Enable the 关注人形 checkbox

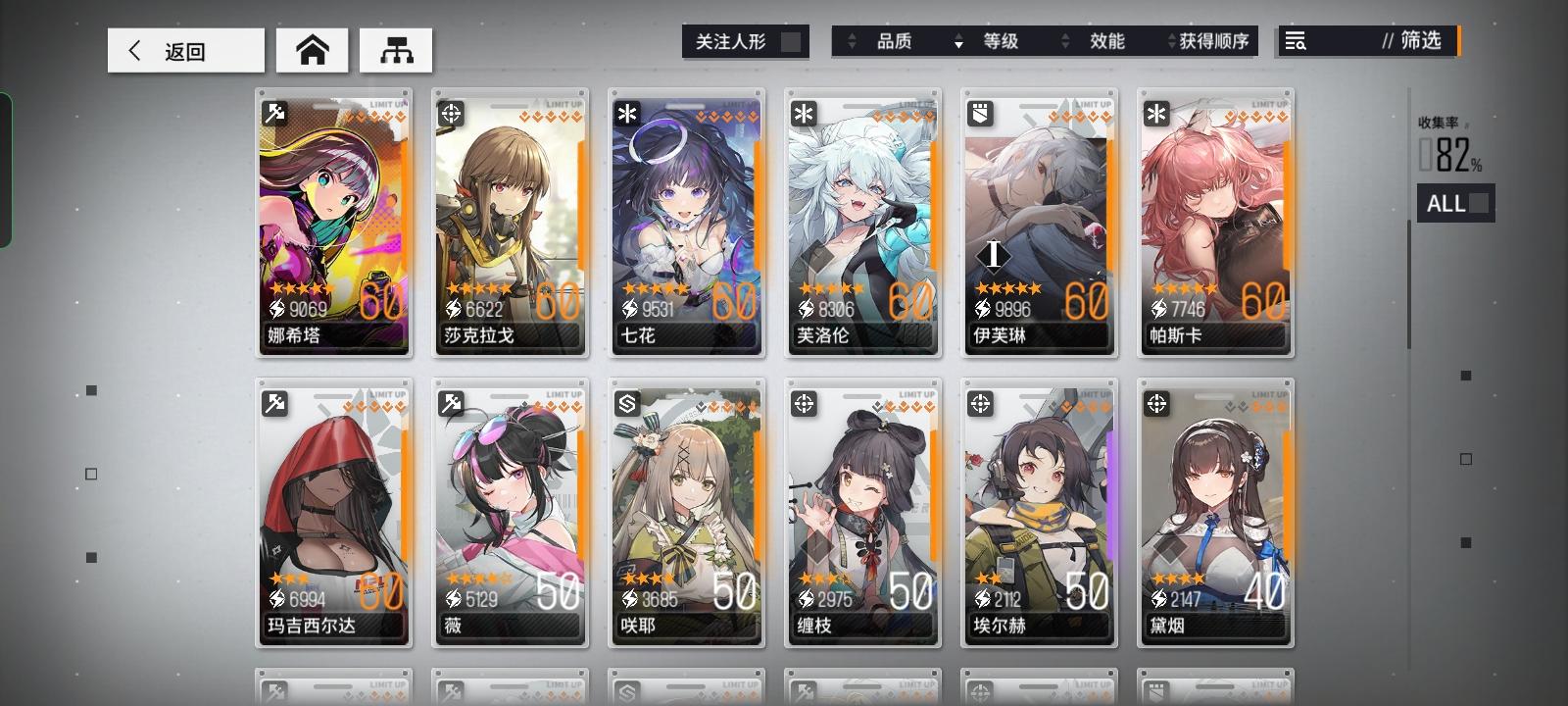click(790, 41)
